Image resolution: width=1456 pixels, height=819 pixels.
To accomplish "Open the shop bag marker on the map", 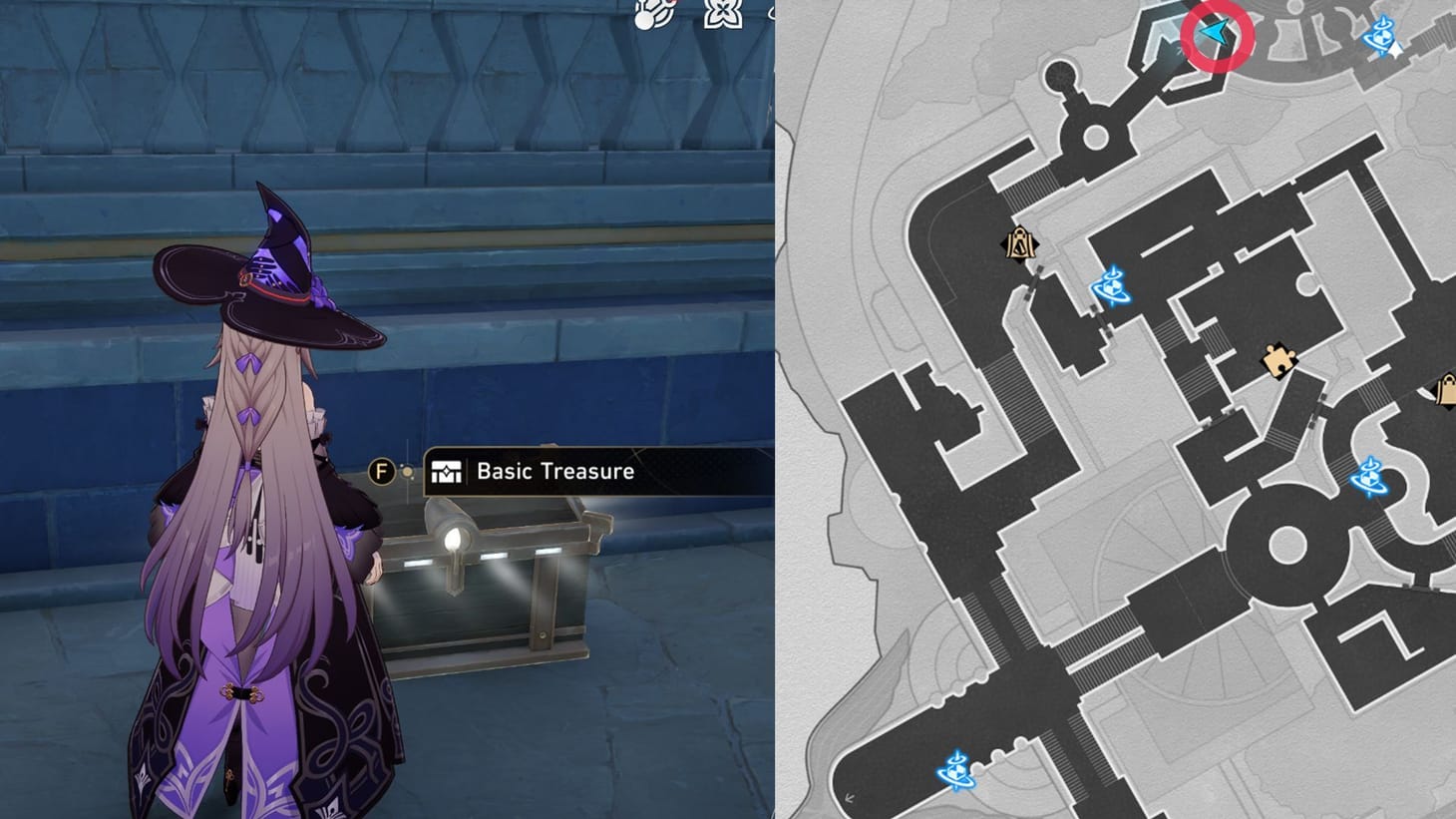I will [x=1018, y=242].
